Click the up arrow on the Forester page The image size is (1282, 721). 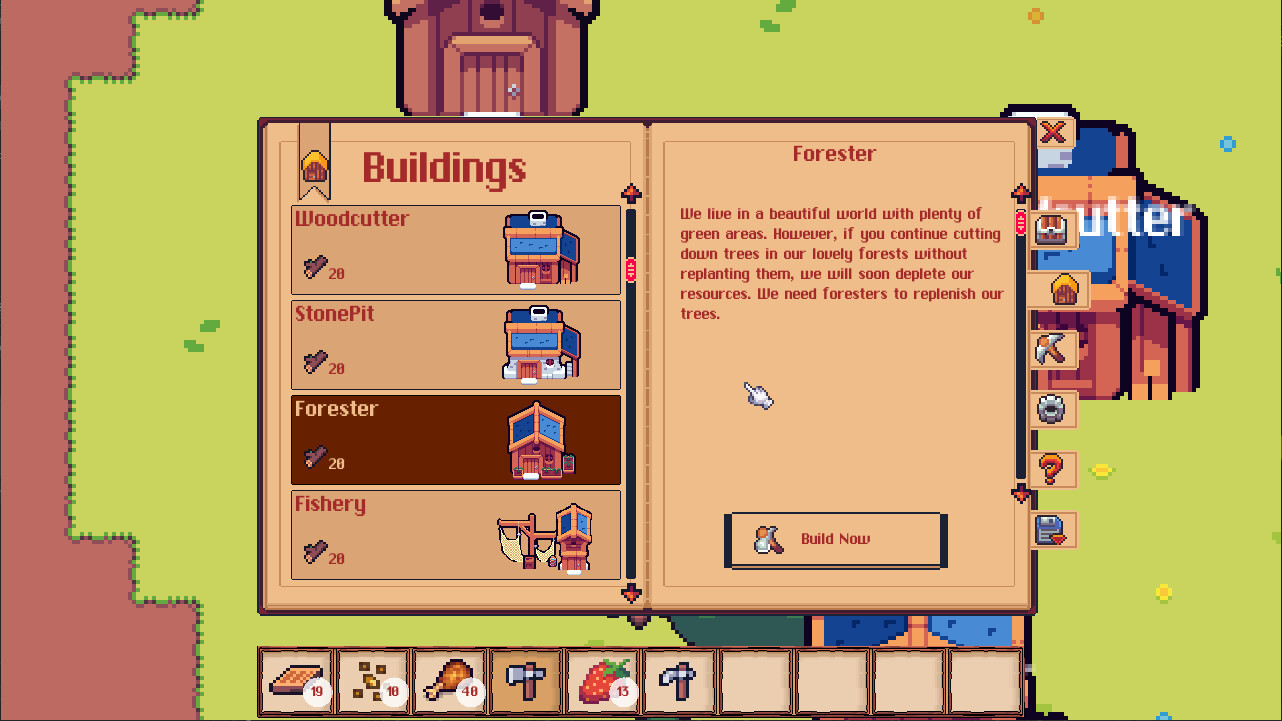[x=1021, y=193]
